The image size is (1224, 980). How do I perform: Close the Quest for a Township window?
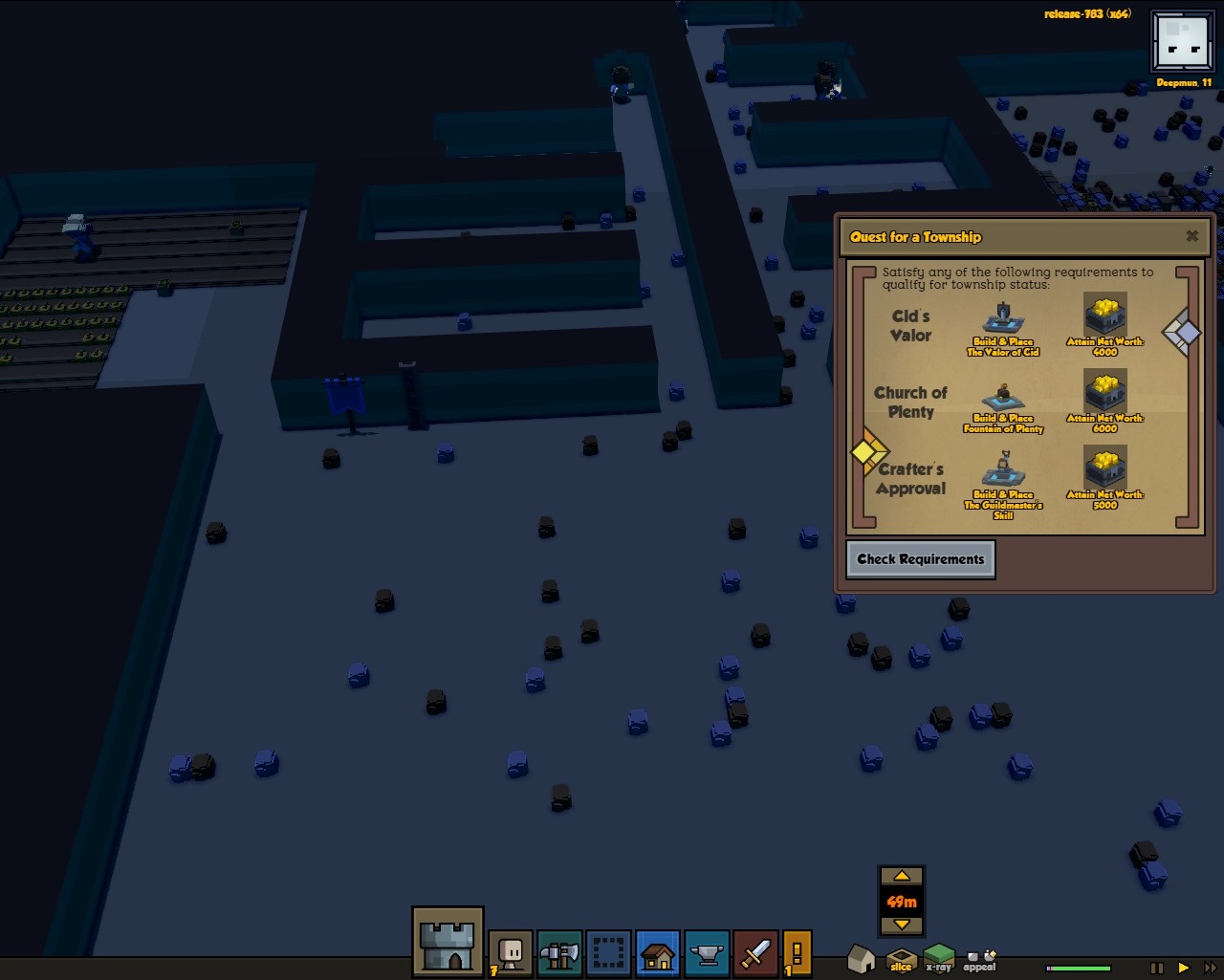point(1191,236)
